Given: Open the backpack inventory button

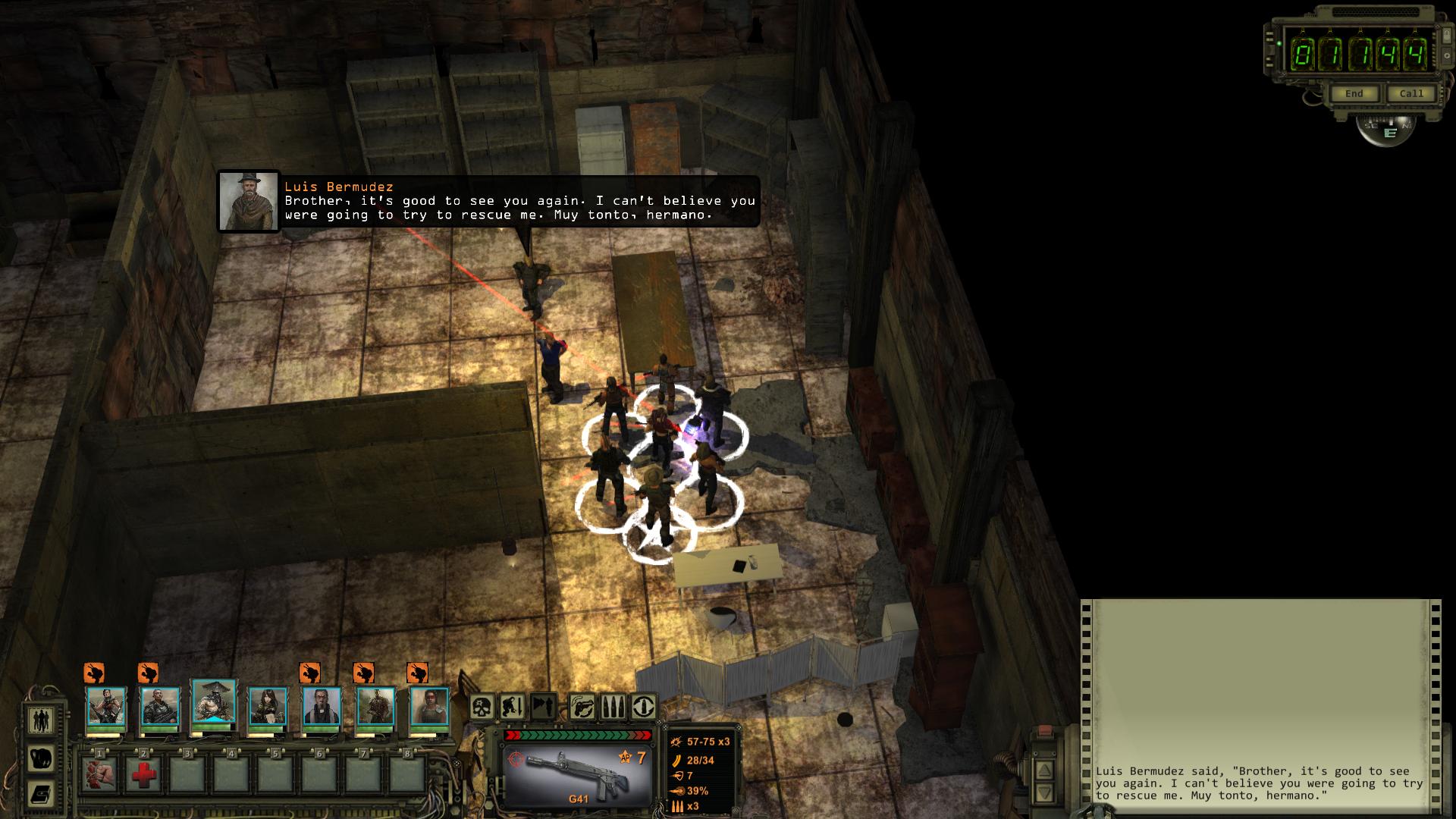Looking at the screenshot, I should tap(42, 758).
